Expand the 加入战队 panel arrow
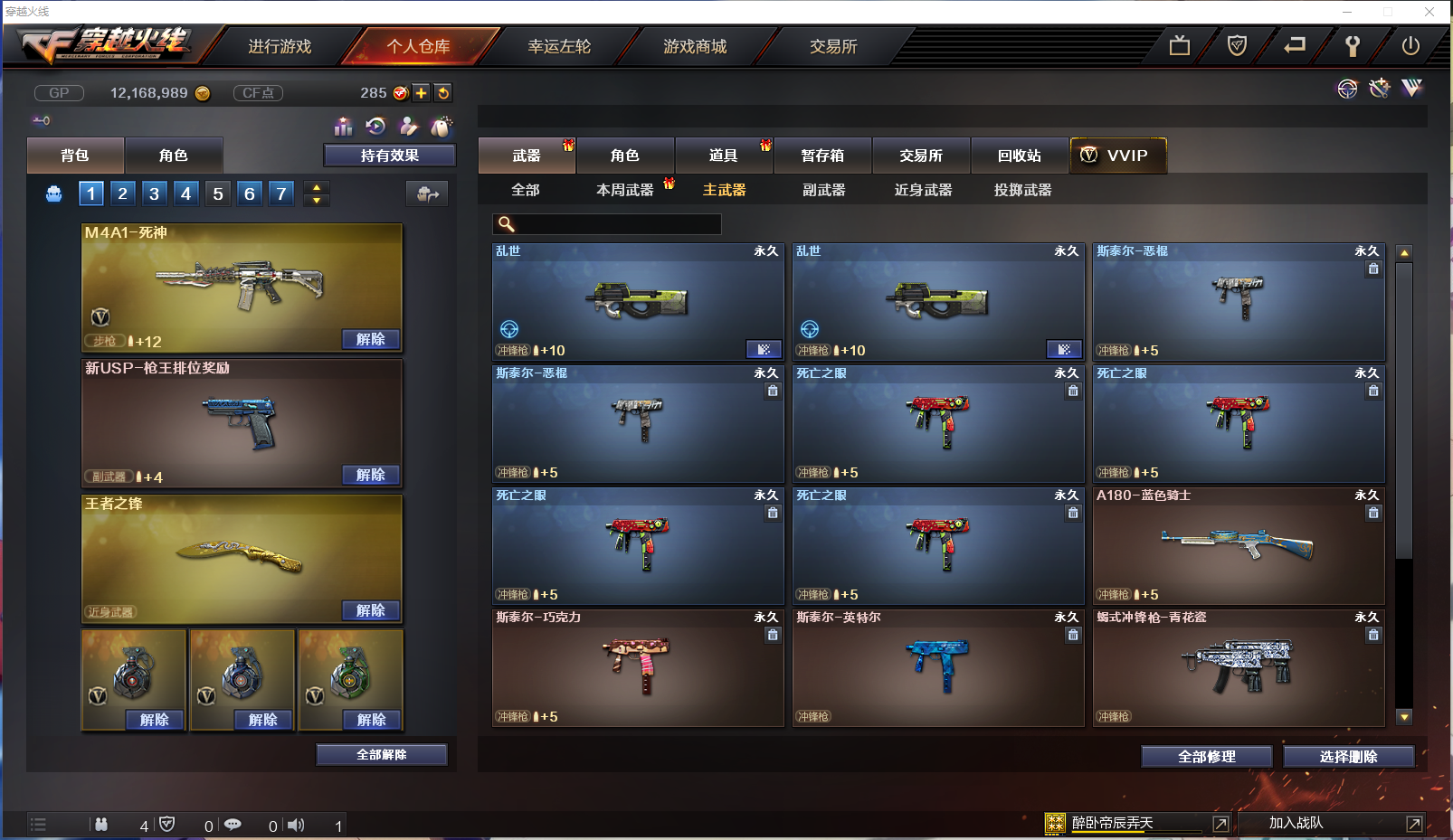 1413,824
